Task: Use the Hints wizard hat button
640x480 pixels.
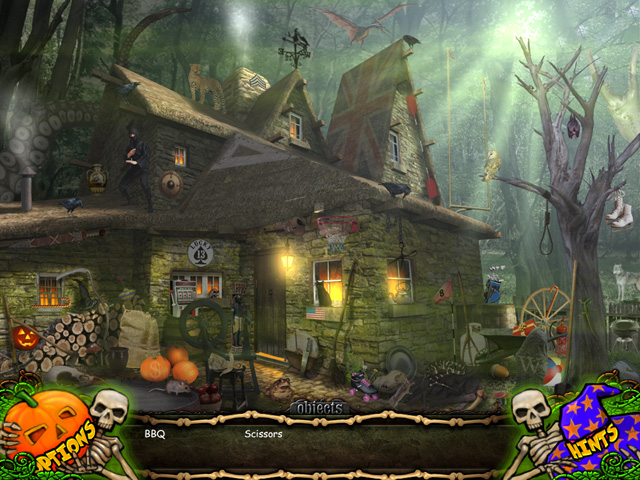Action: tap(588, 432)
